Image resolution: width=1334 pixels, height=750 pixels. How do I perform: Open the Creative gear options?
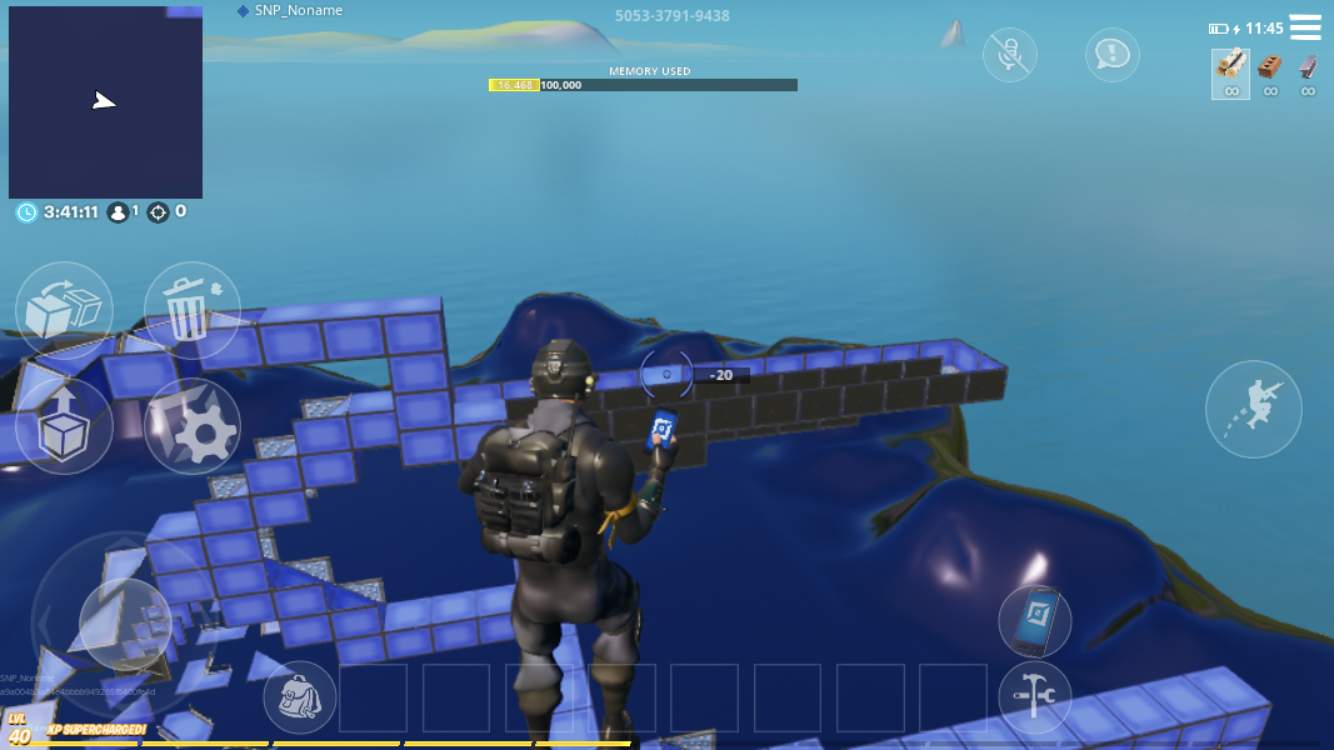191,427
